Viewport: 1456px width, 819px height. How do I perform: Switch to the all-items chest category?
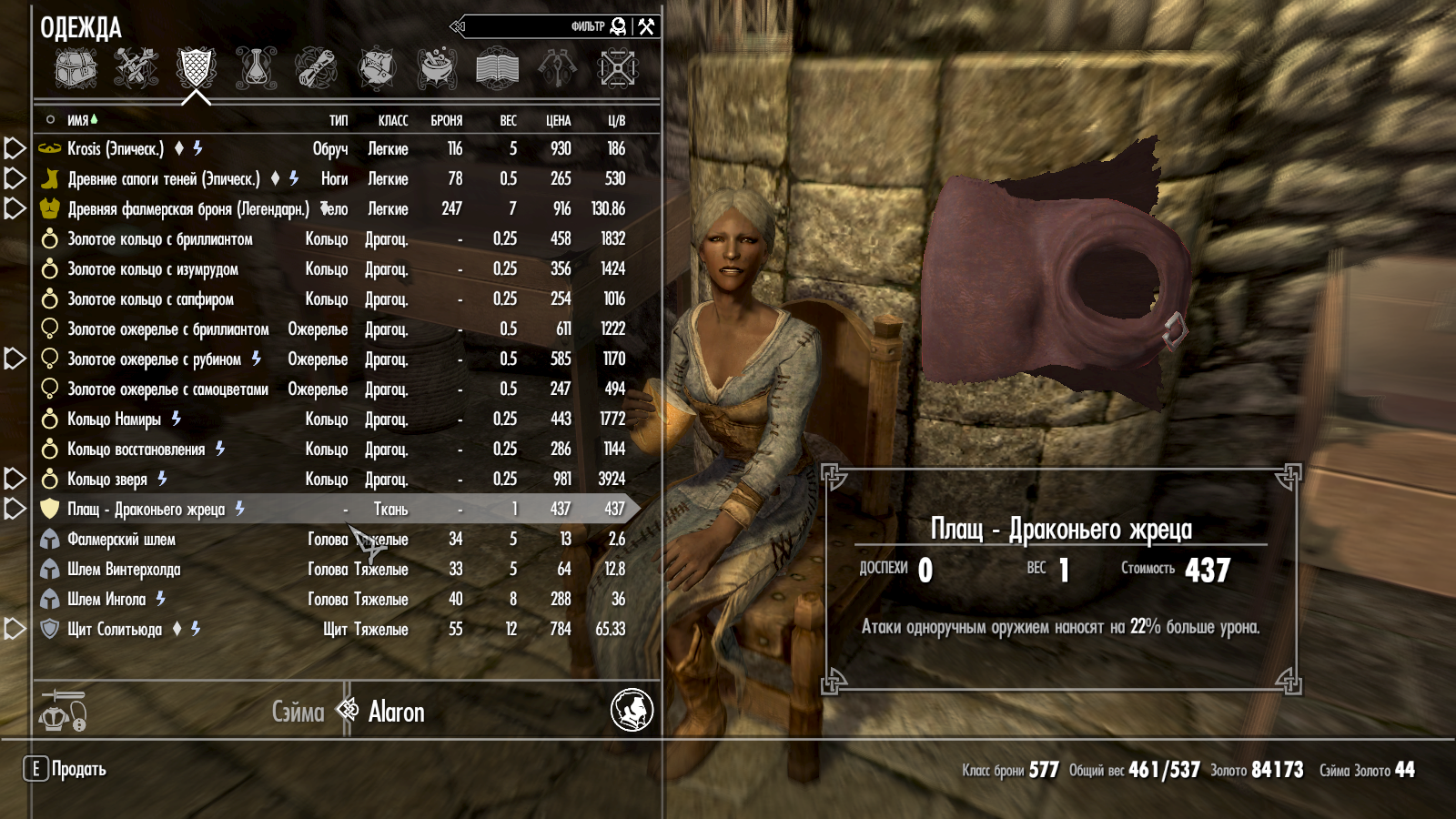76,68
